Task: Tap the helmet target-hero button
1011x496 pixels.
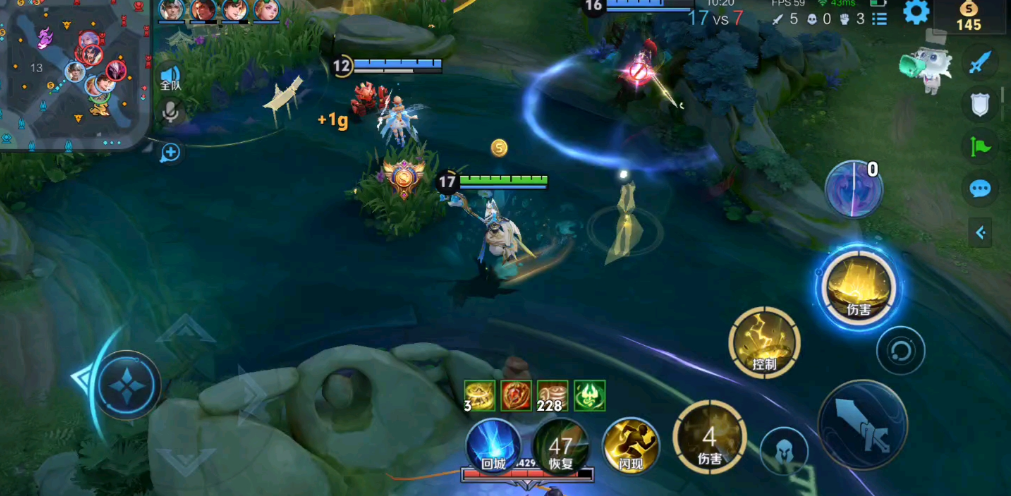Action: coord(784,452)
